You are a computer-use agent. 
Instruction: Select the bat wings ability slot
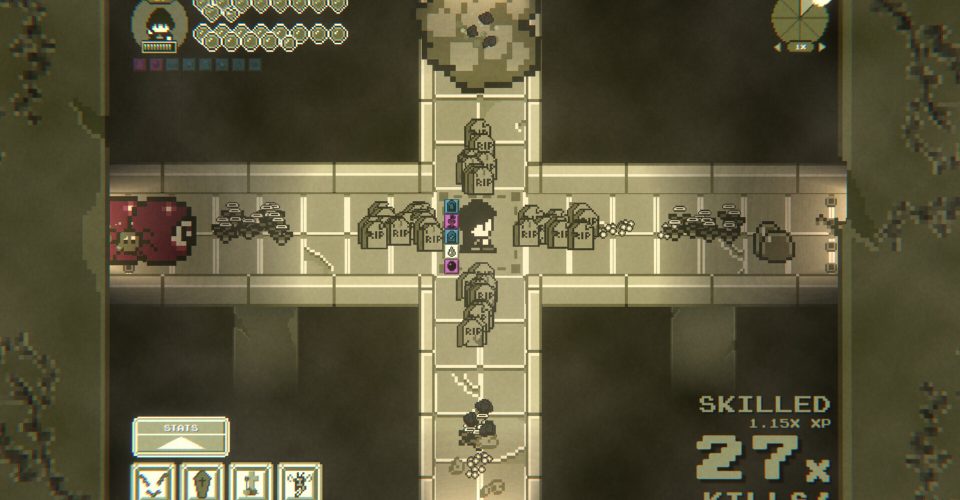[x=154, y=483]
